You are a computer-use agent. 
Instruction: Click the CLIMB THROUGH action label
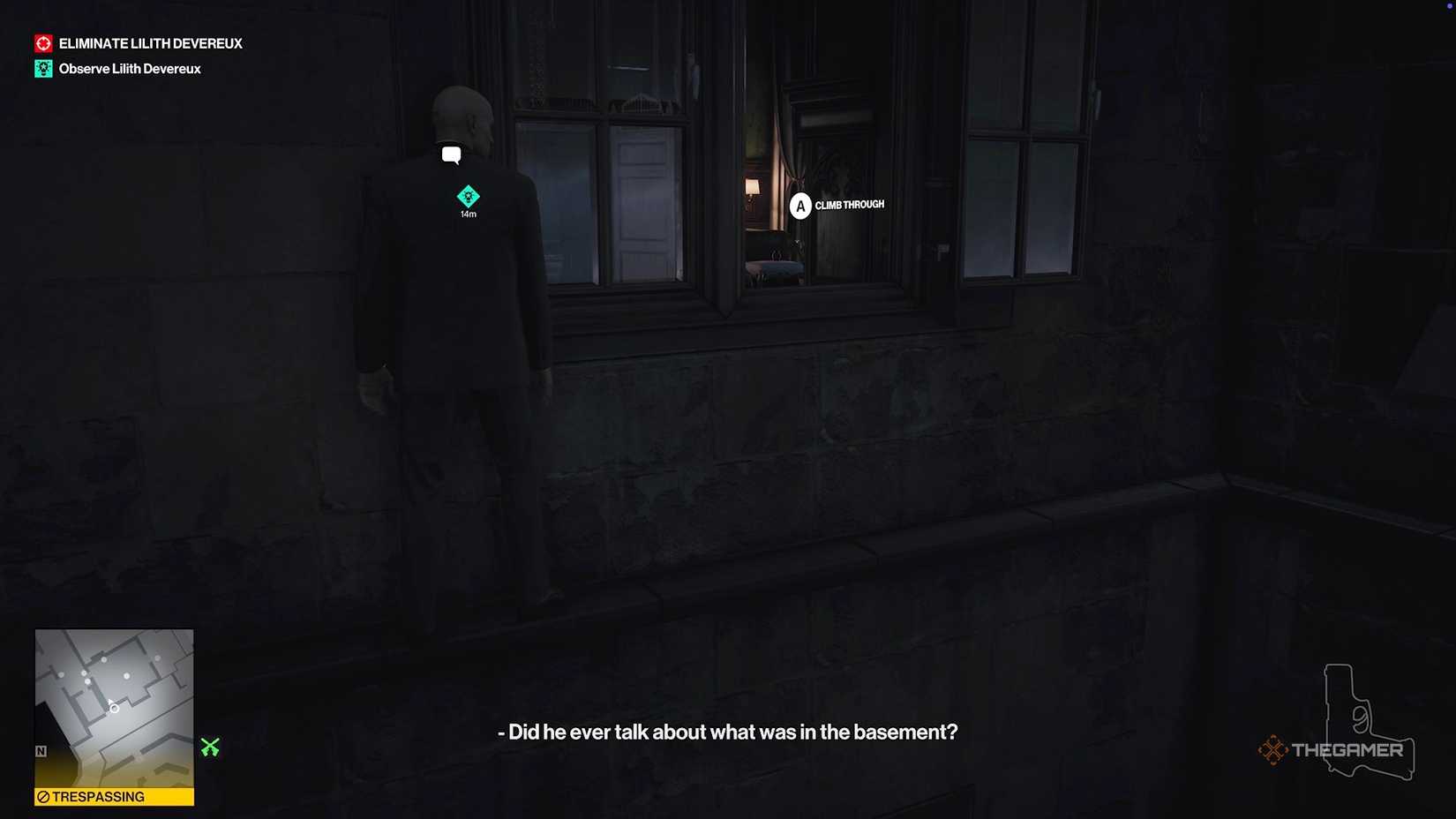tap(850, 204)
